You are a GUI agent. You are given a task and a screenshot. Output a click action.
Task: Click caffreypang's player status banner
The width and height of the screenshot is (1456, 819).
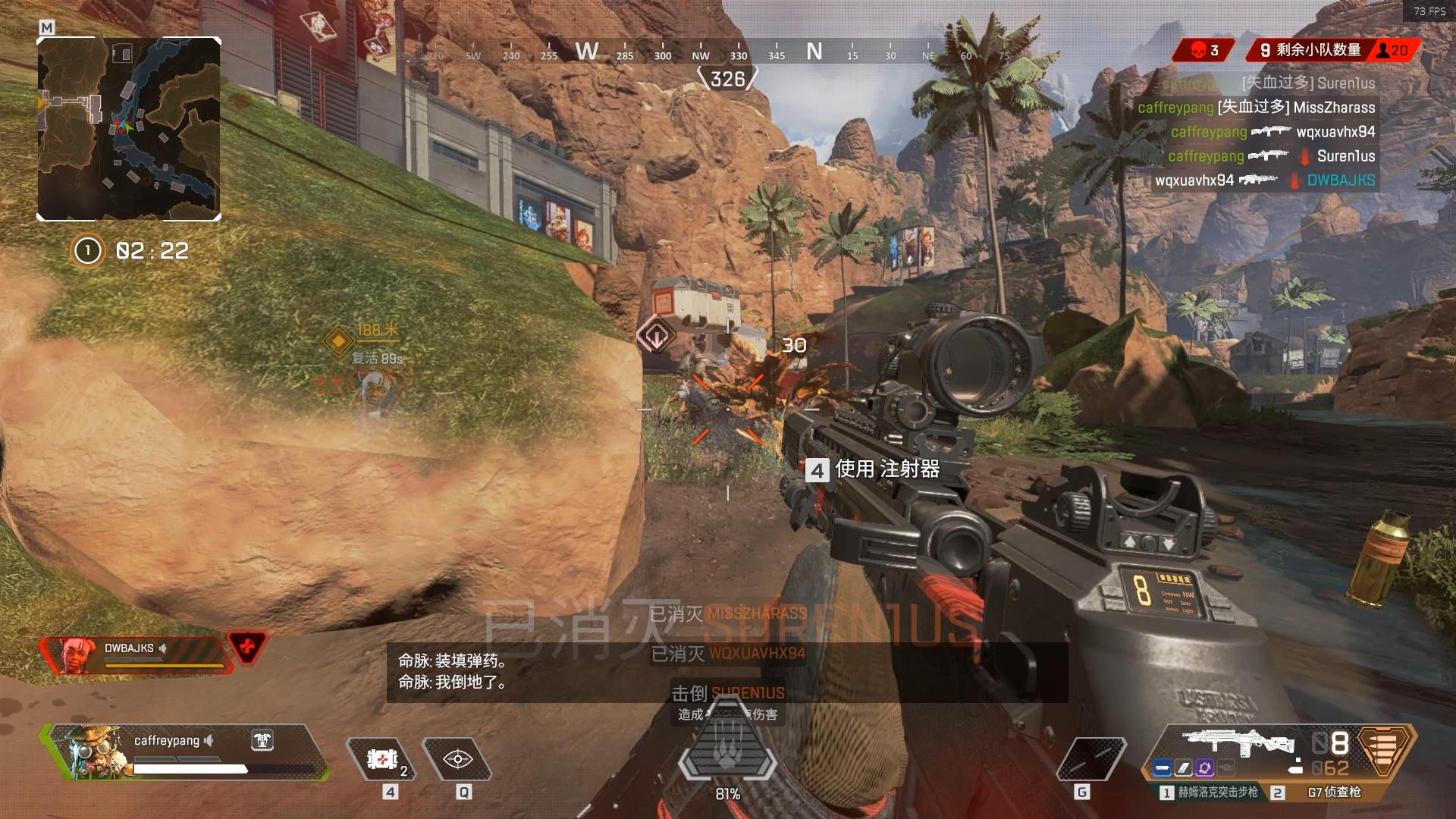[186, 752]
